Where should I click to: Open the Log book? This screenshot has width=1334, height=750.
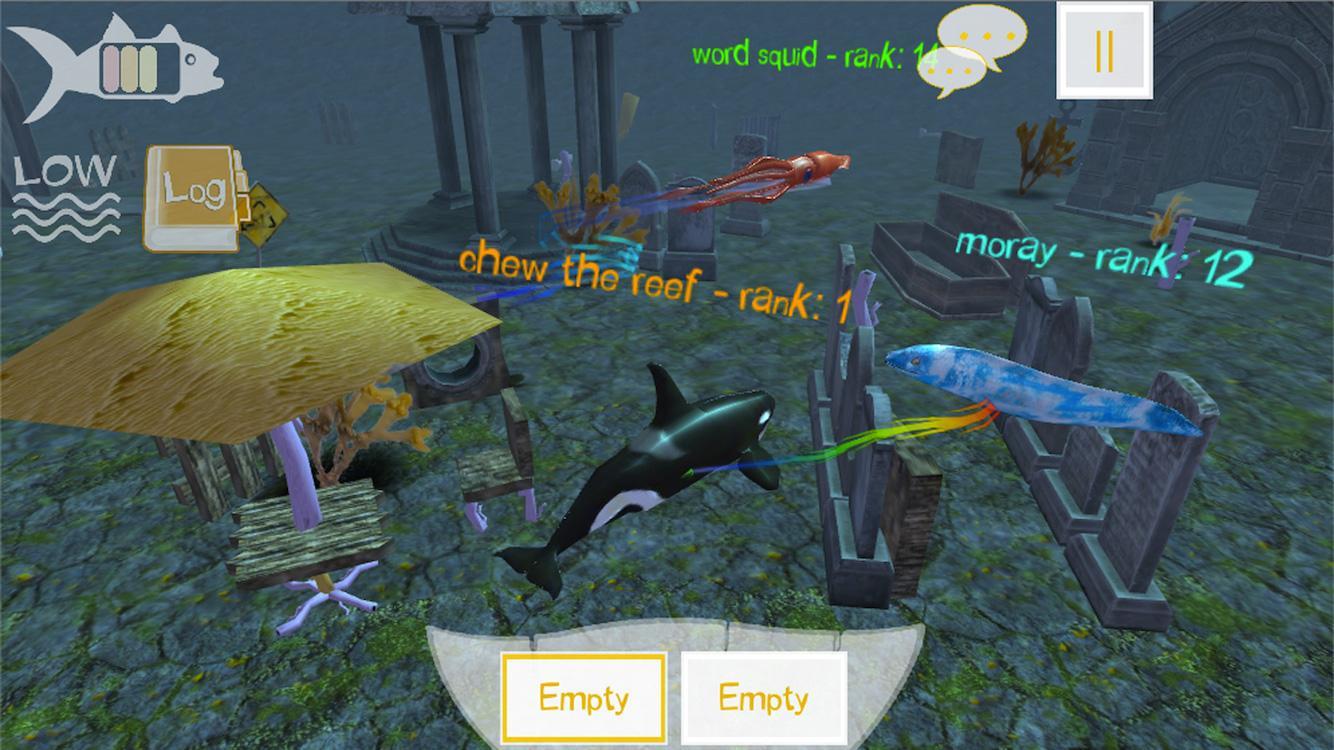193,192
